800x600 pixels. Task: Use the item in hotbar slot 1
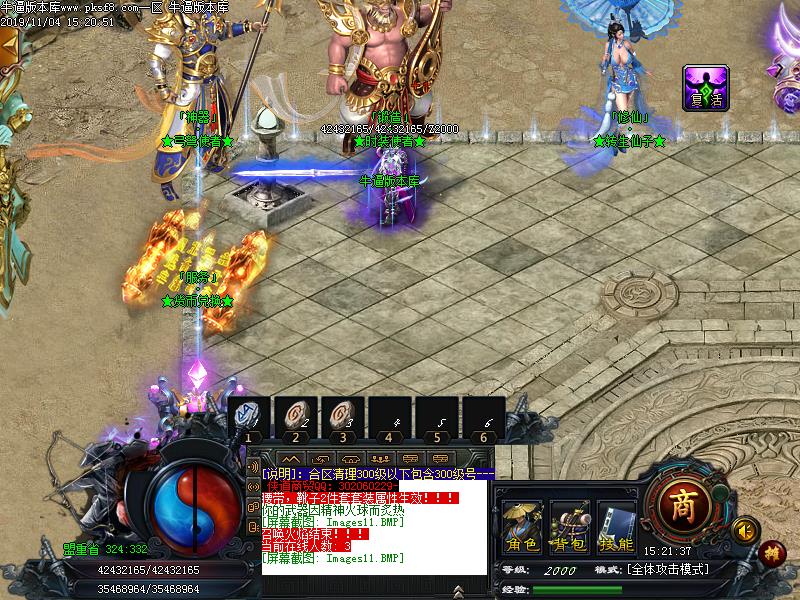249,418
